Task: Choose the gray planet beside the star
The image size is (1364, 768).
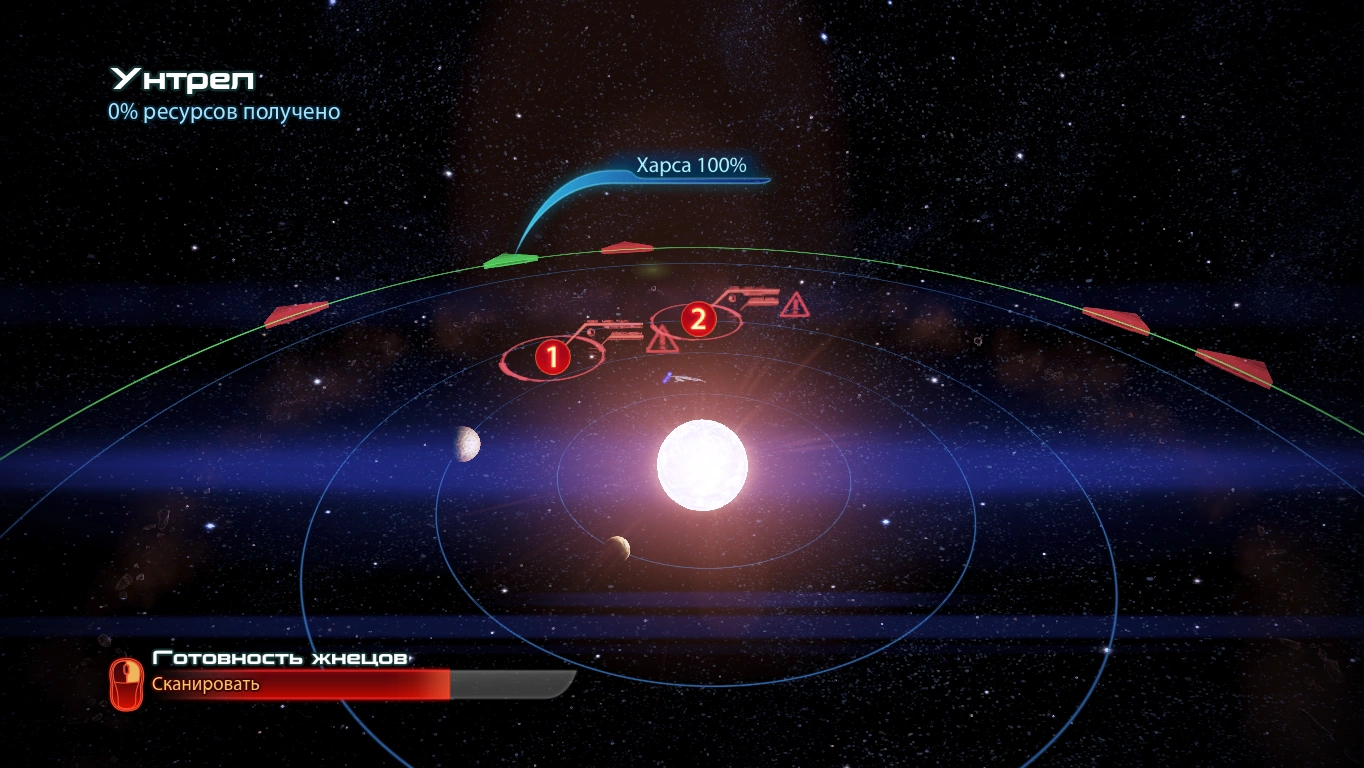Action: 465,443
